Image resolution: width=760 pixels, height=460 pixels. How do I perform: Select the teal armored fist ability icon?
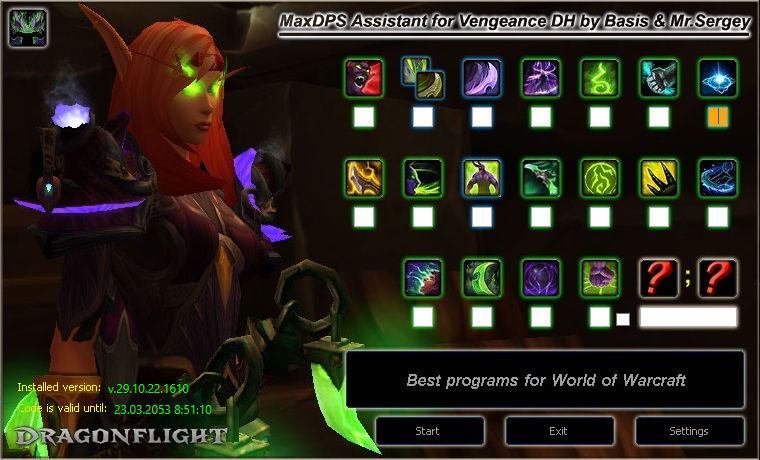658,78
